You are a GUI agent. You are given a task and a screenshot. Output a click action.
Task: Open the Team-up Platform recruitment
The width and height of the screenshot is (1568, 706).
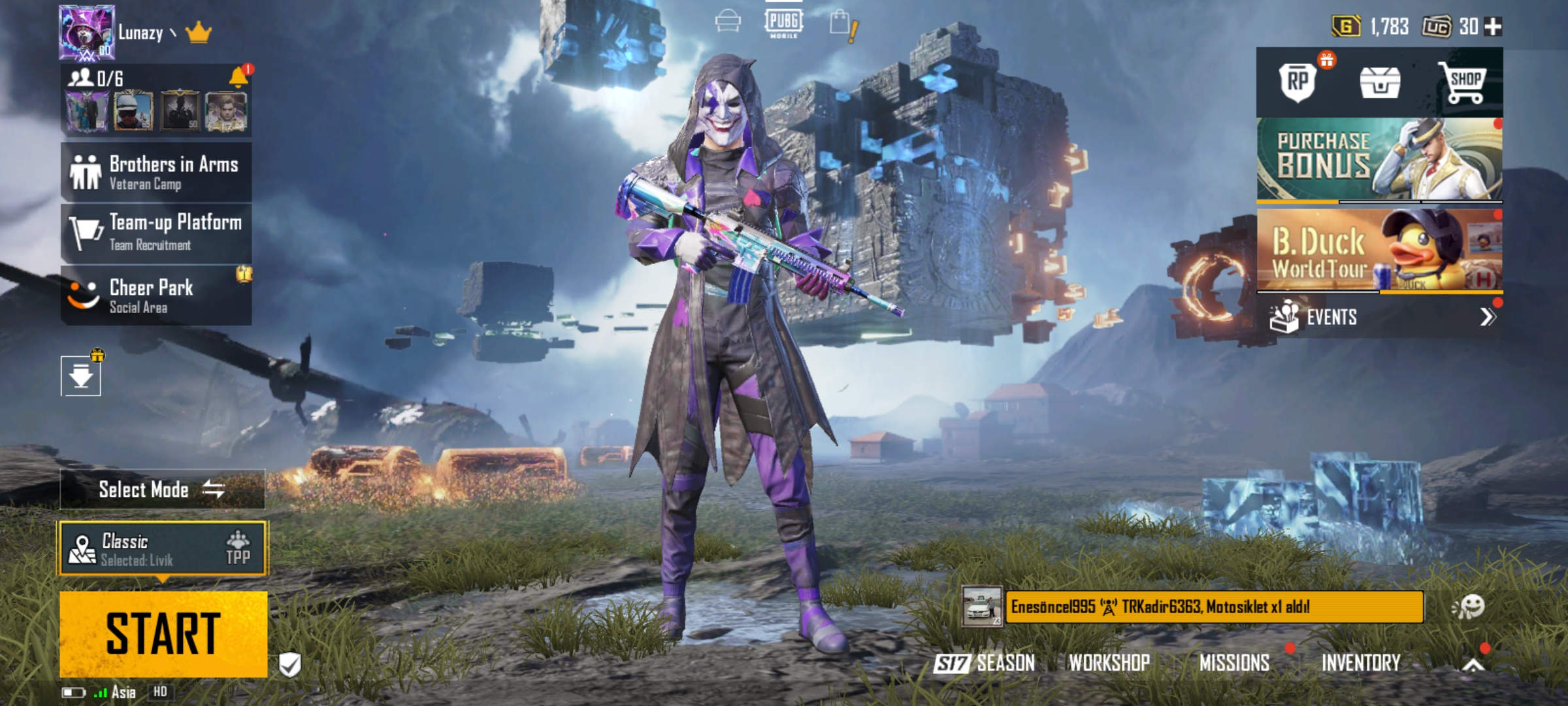156,233
